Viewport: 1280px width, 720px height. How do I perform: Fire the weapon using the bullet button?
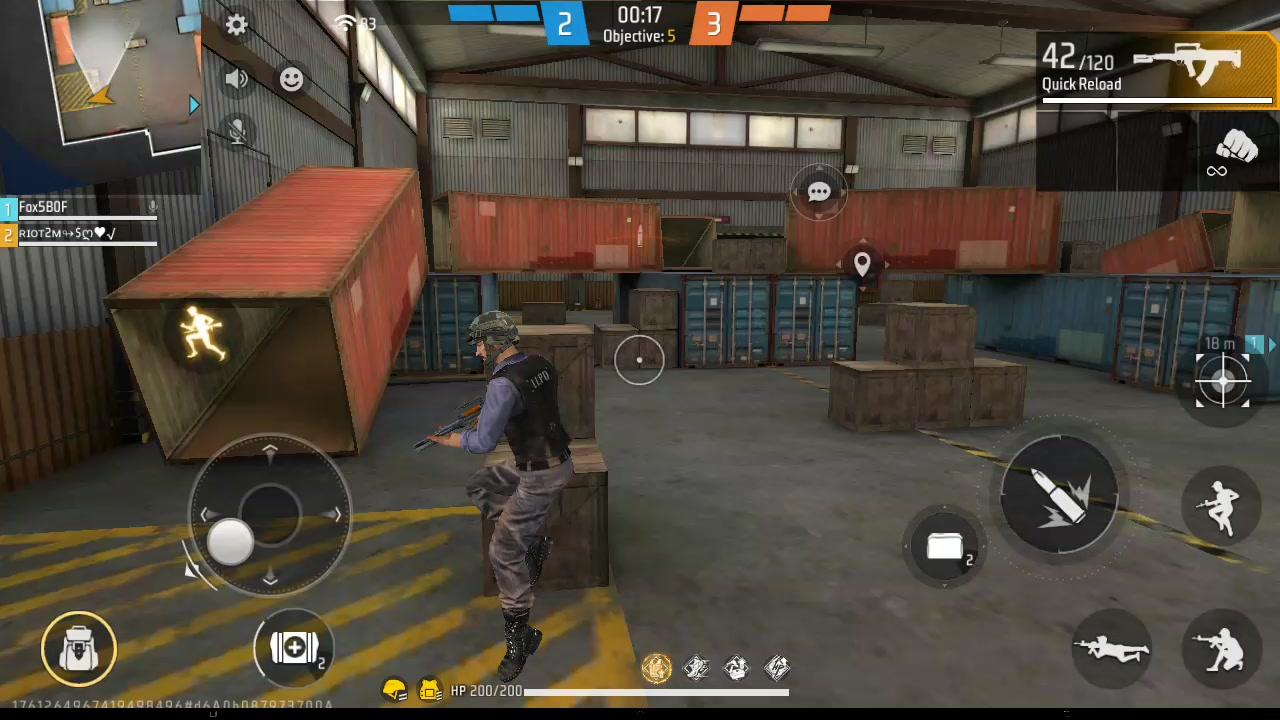coord(1060,495)
